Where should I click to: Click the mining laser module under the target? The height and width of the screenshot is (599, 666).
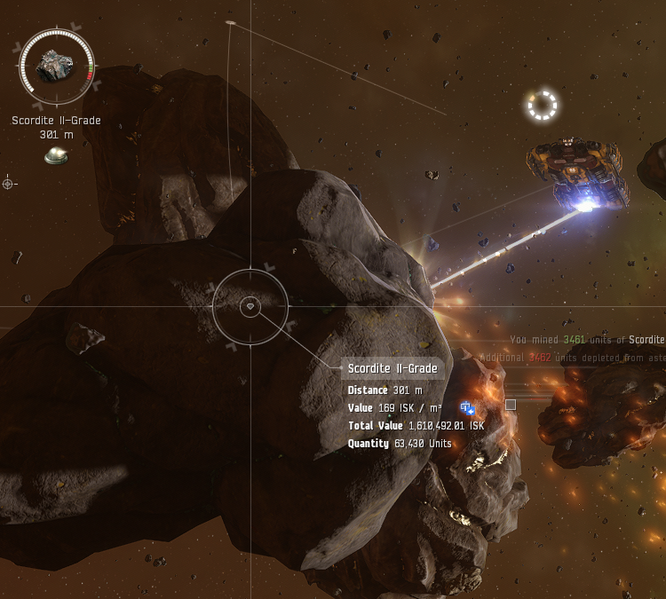point(56,155)
